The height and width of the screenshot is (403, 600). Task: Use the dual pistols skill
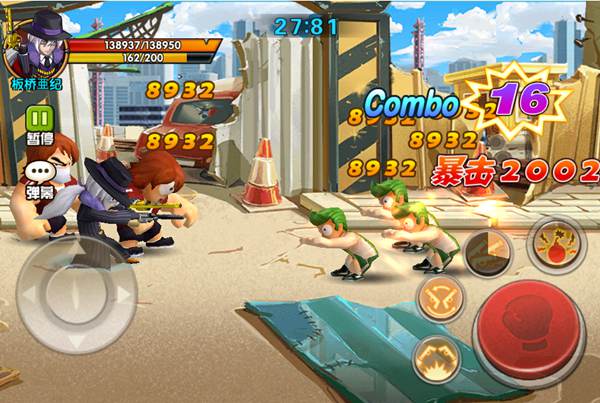click(x=440, y=296)
